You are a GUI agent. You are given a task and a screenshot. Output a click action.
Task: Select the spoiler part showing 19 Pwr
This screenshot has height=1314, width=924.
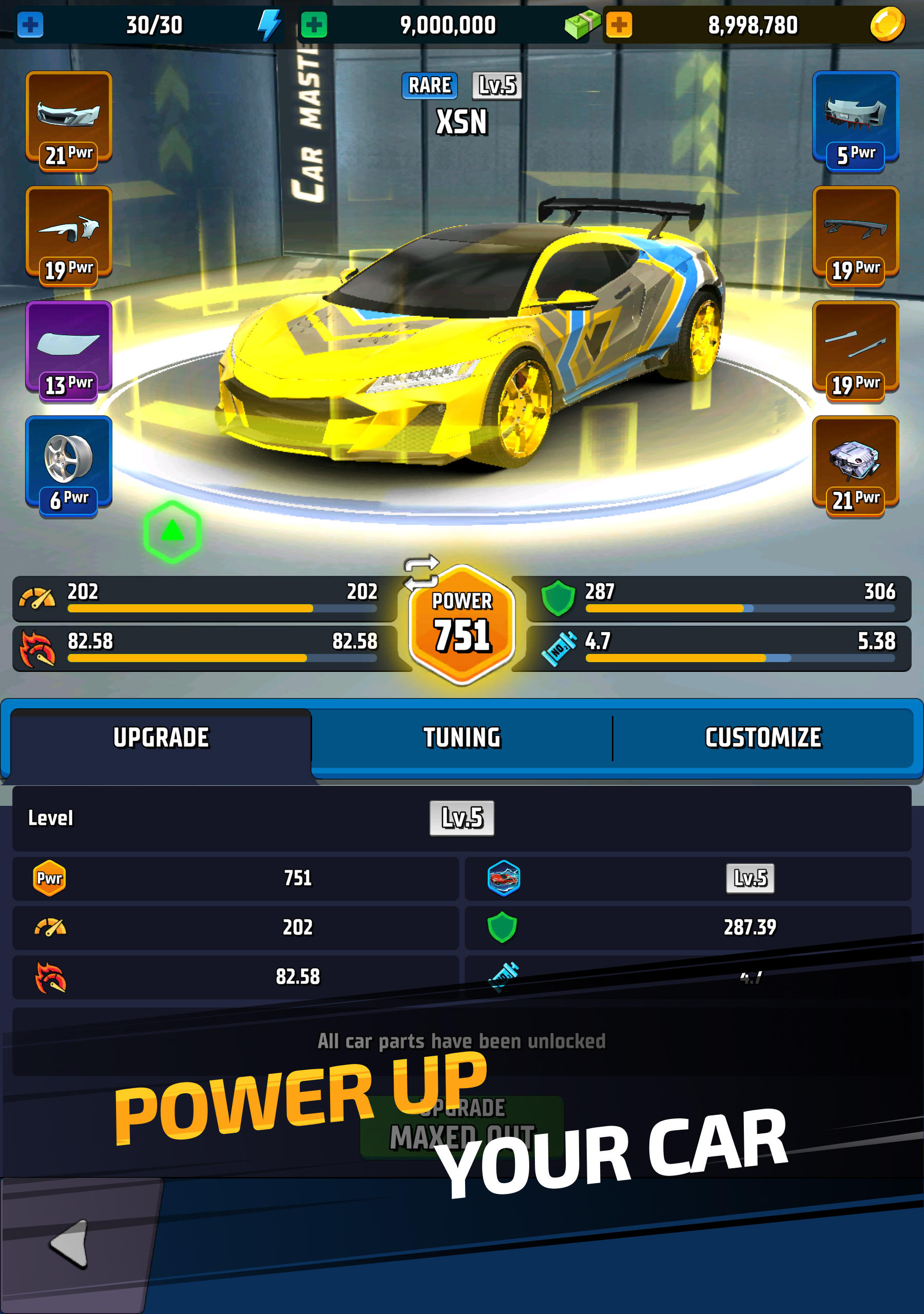[855, 235]
